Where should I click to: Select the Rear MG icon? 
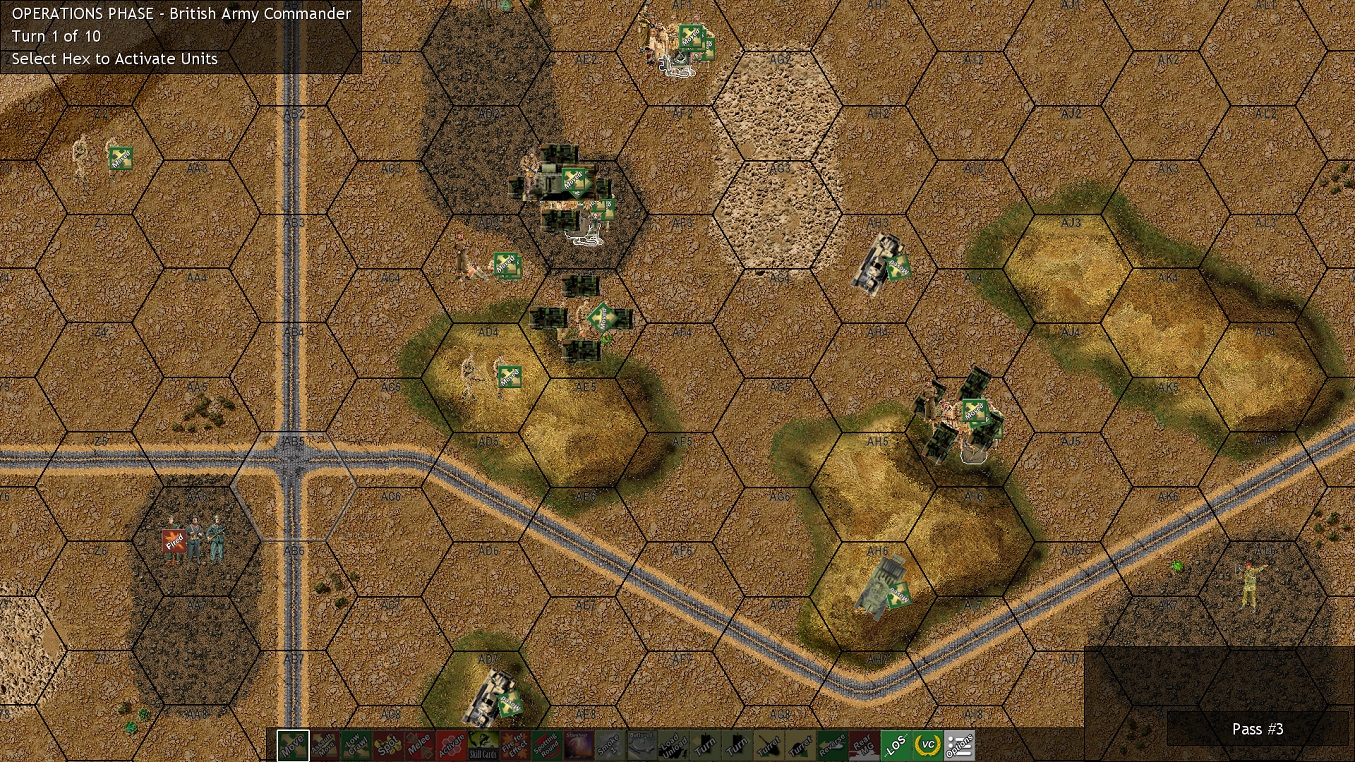click(x=865, y=746)
